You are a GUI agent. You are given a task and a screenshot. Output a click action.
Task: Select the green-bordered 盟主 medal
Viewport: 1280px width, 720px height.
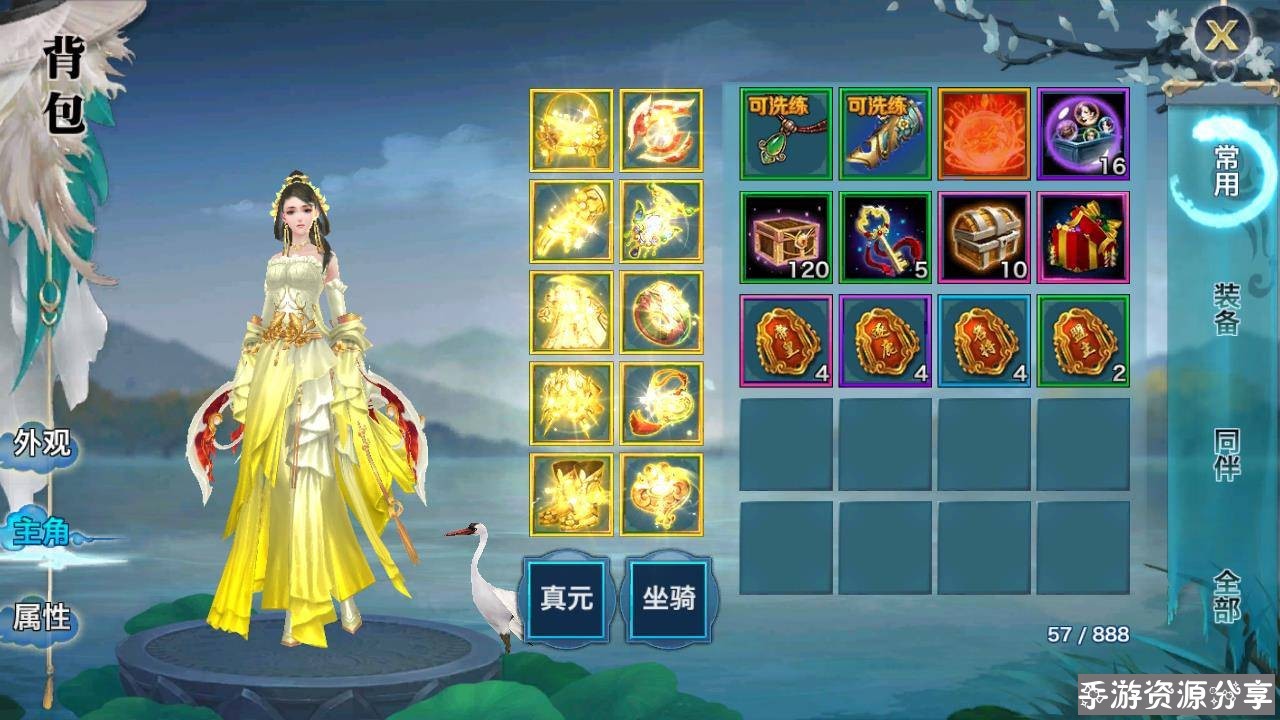pyautogui.click(x=1085, y=340)
